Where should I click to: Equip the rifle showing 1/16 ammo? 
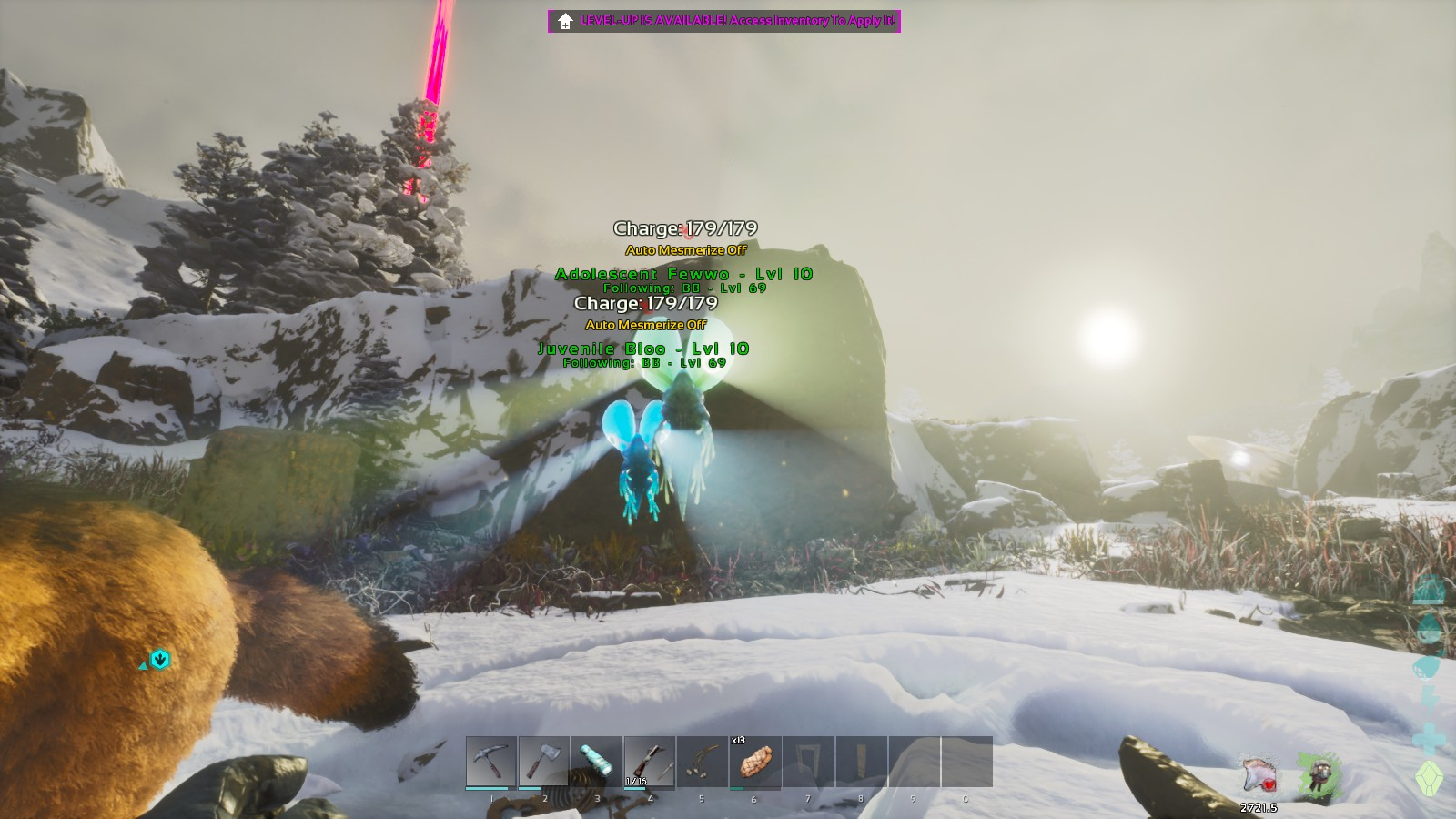(650, 762)
